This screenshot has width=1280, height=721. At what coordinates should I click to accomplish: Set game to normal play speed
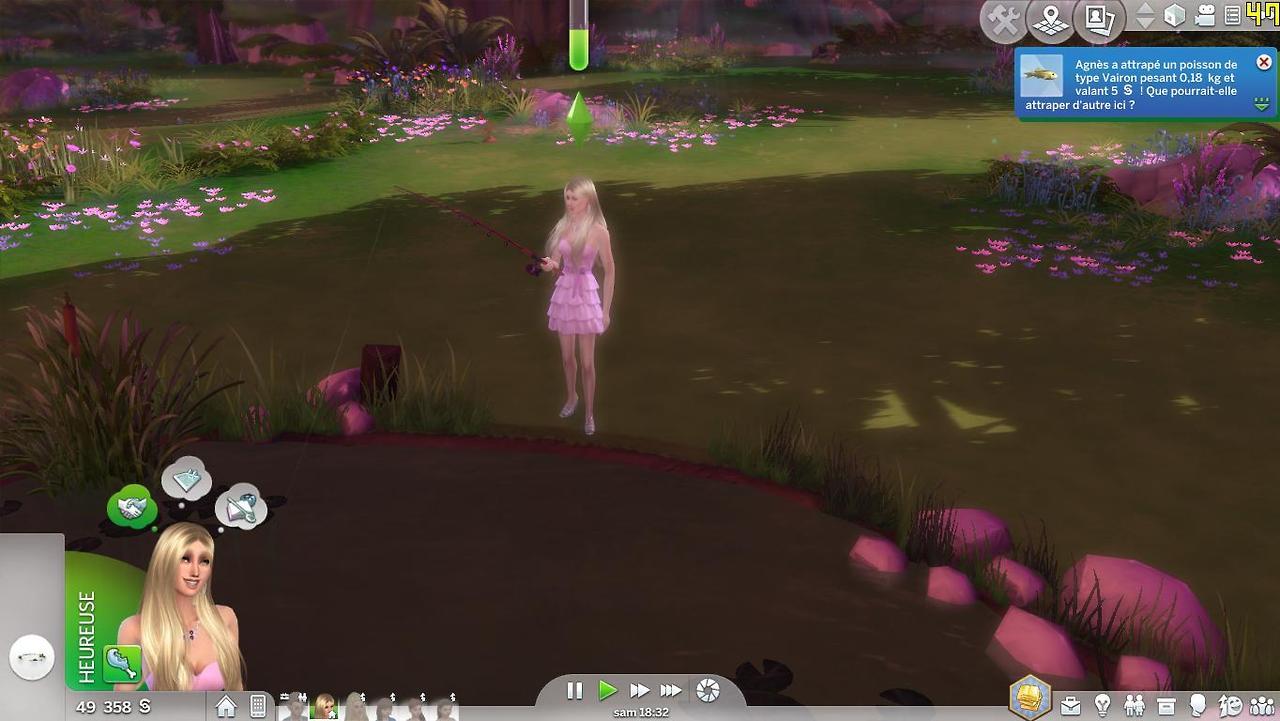tap(607, 690)
